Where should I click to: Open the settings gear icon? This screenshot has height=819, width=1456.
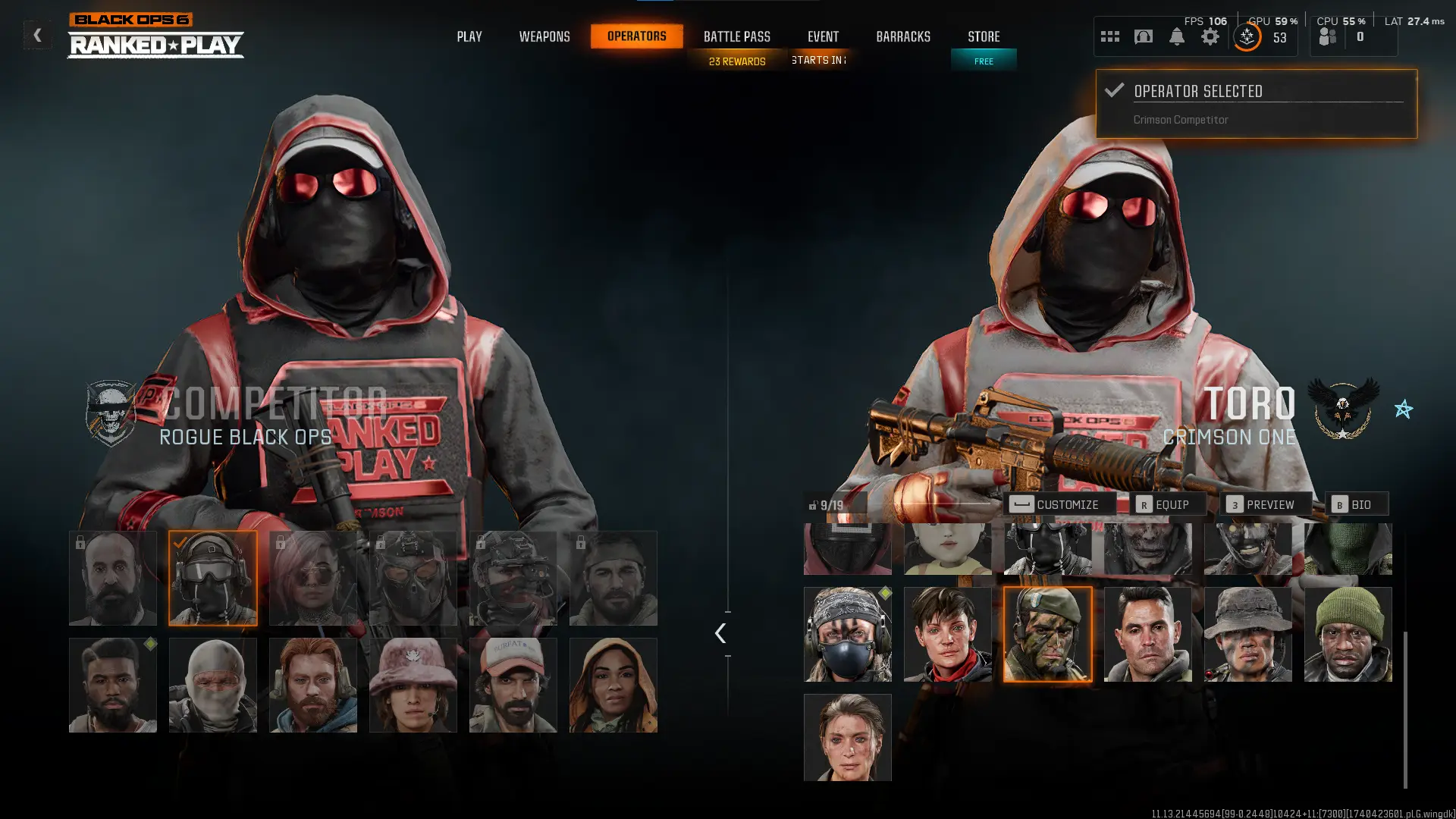tap(1210, 36)
